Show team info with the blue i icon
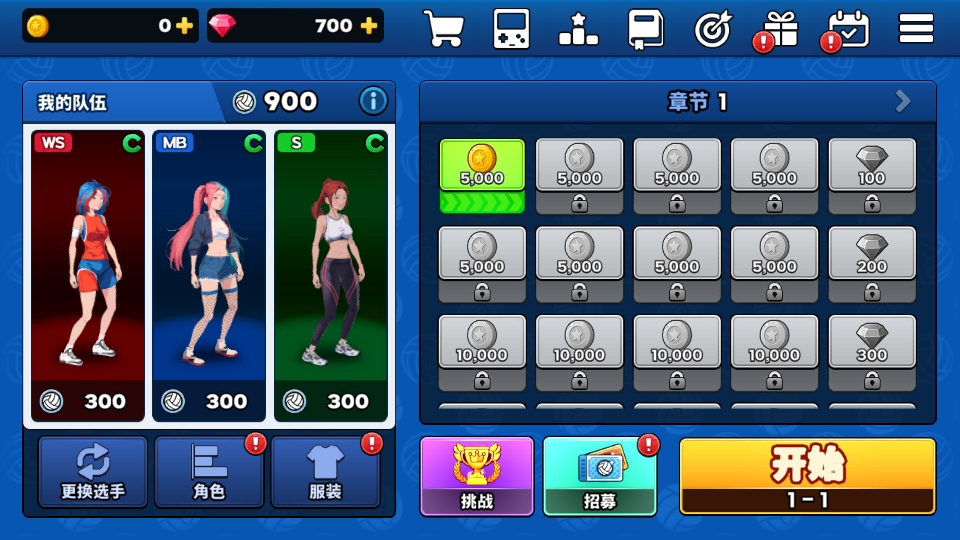Screen dimensions: 960x540 coord(373,101)
